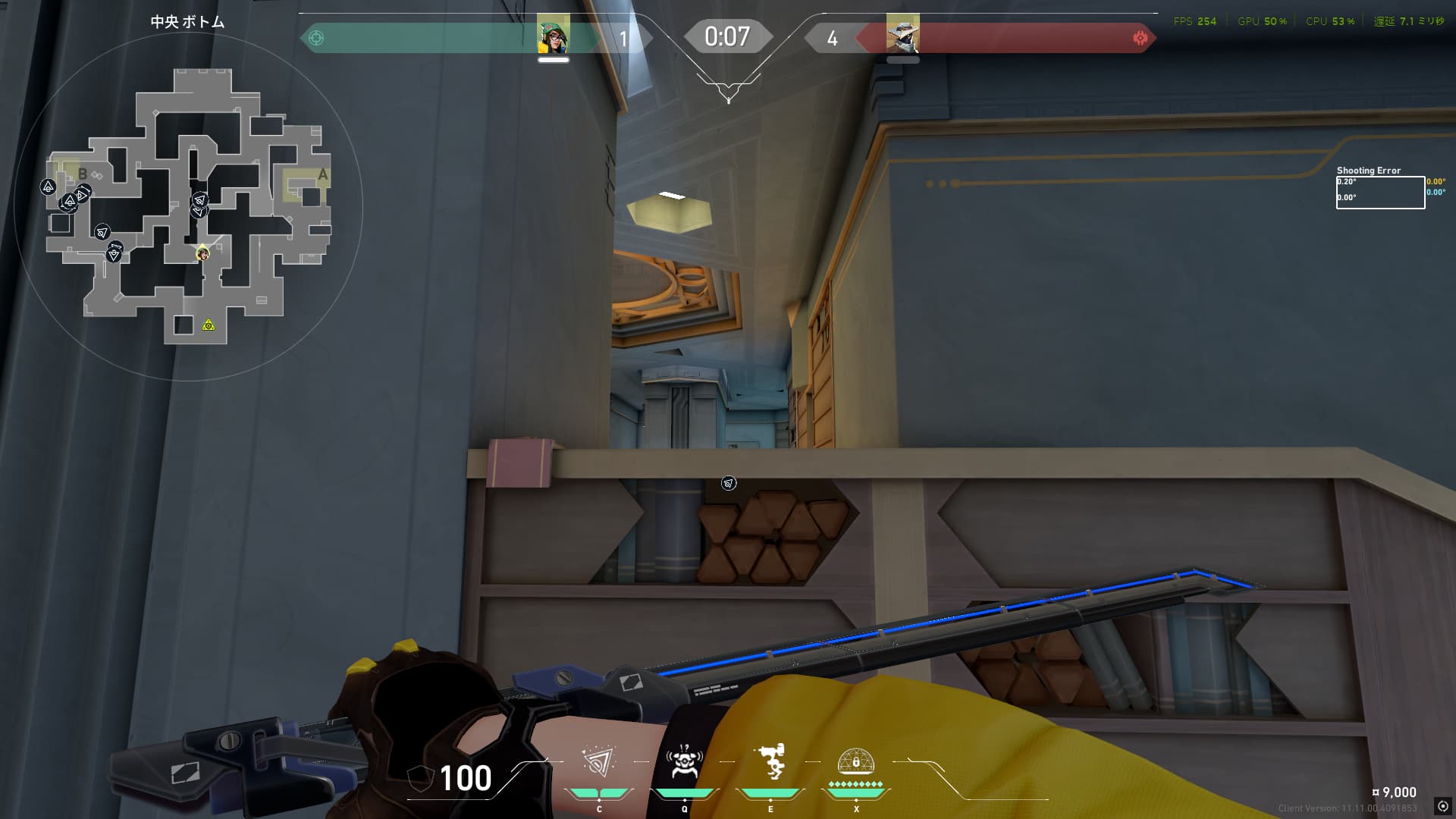Select the Alarmbot ability icon
The width and height of the screenshot is (1456, 819).
(x=684, y=762)
